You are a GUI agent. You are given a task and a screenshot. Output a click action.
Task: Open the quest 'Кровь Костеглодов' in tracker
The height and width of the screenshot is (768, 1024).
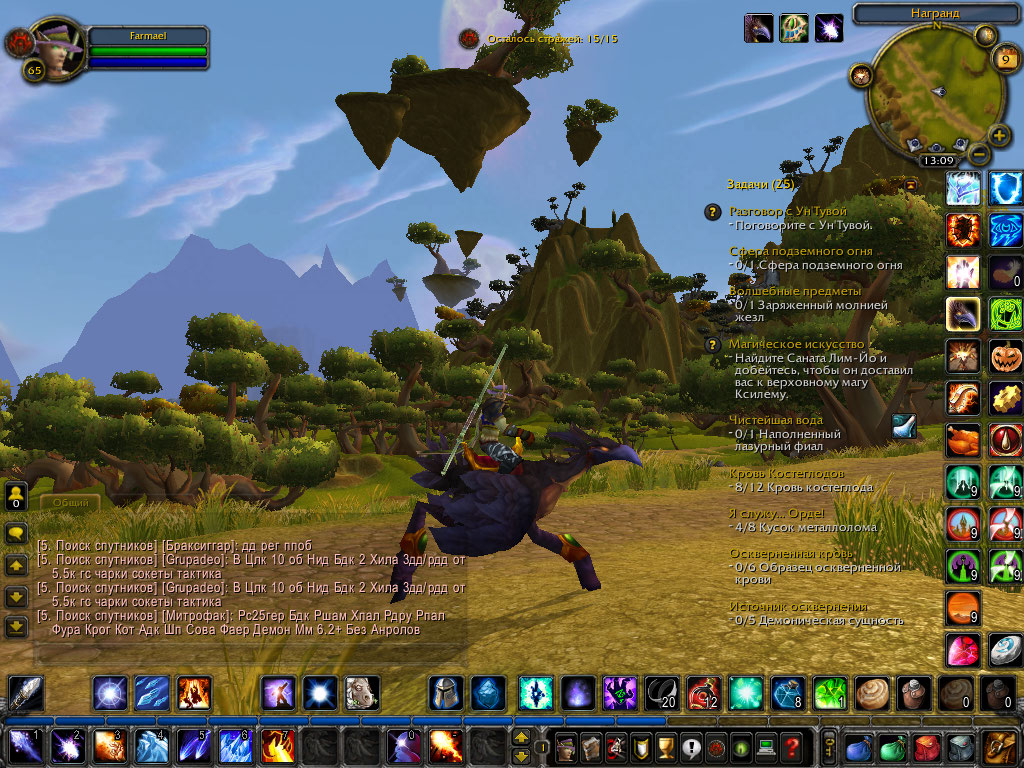[786, 473]
